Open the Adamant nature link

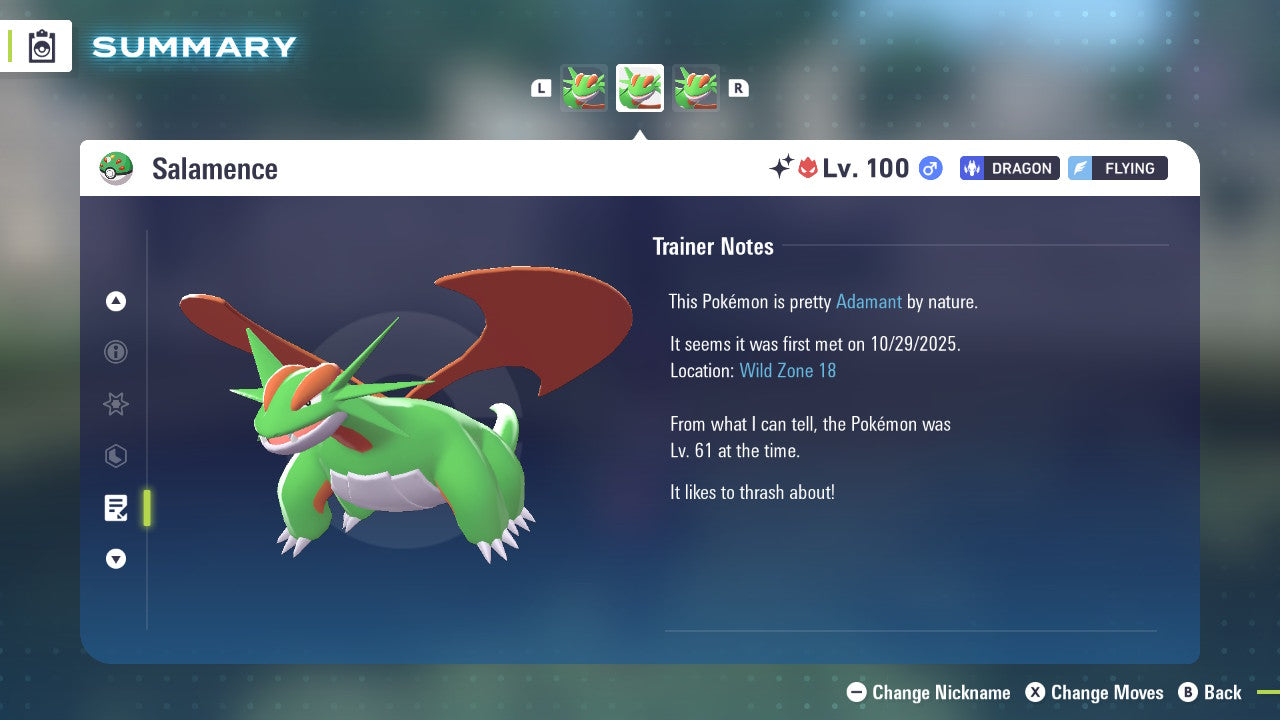click(869, 301)
